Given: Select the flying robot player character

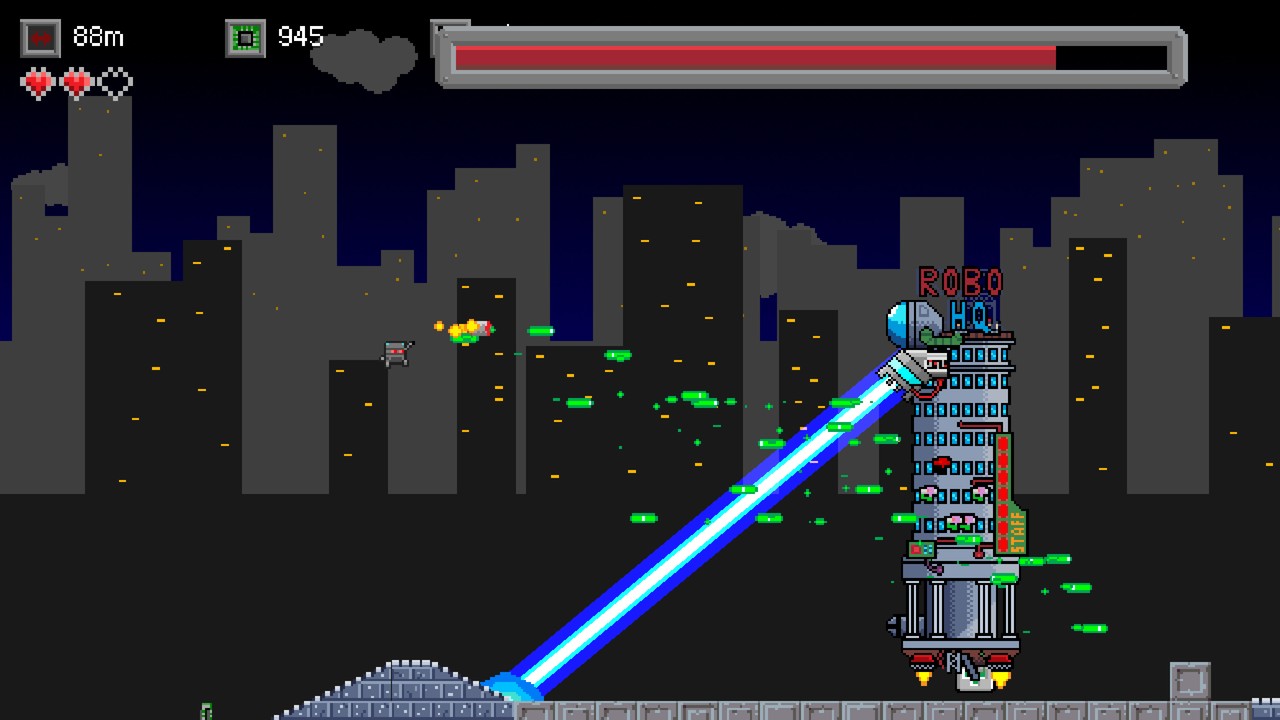Looking at the screenshot, I should 398,350.
